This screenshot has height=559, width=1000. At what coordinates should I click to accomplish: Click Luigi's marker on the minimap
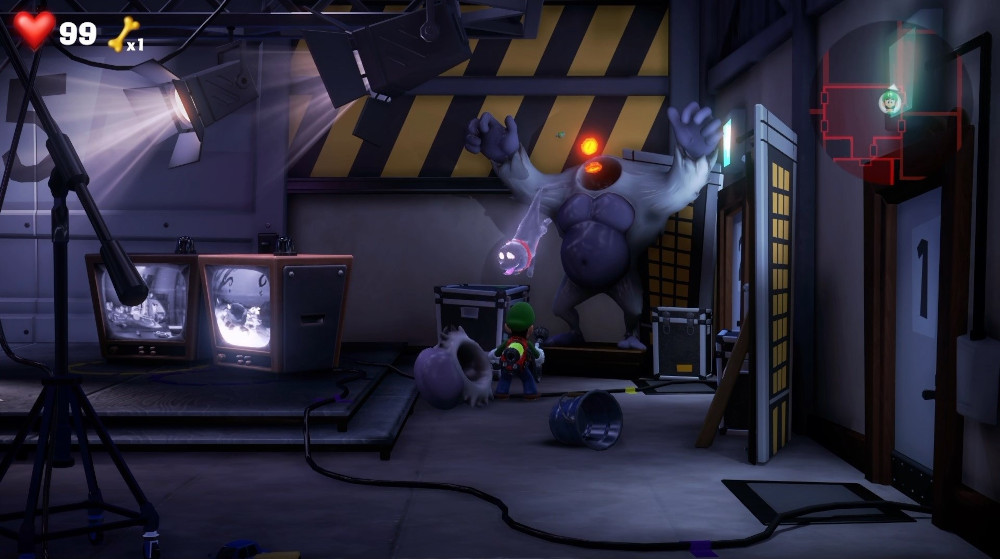[x=889, y=100]
